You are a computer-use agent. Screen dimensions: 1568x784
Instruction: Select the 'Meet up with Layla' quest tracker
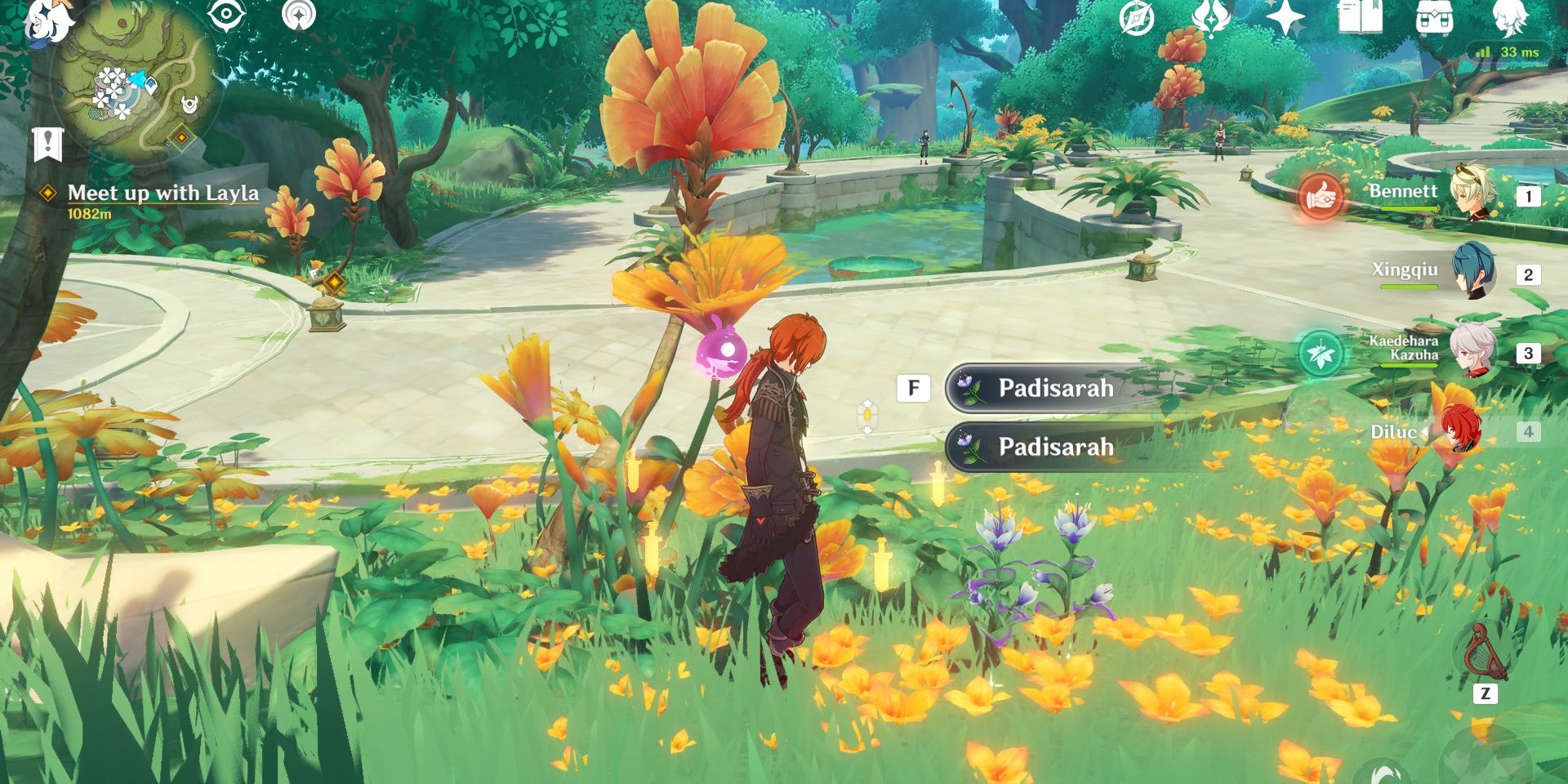tap(163, 194)
